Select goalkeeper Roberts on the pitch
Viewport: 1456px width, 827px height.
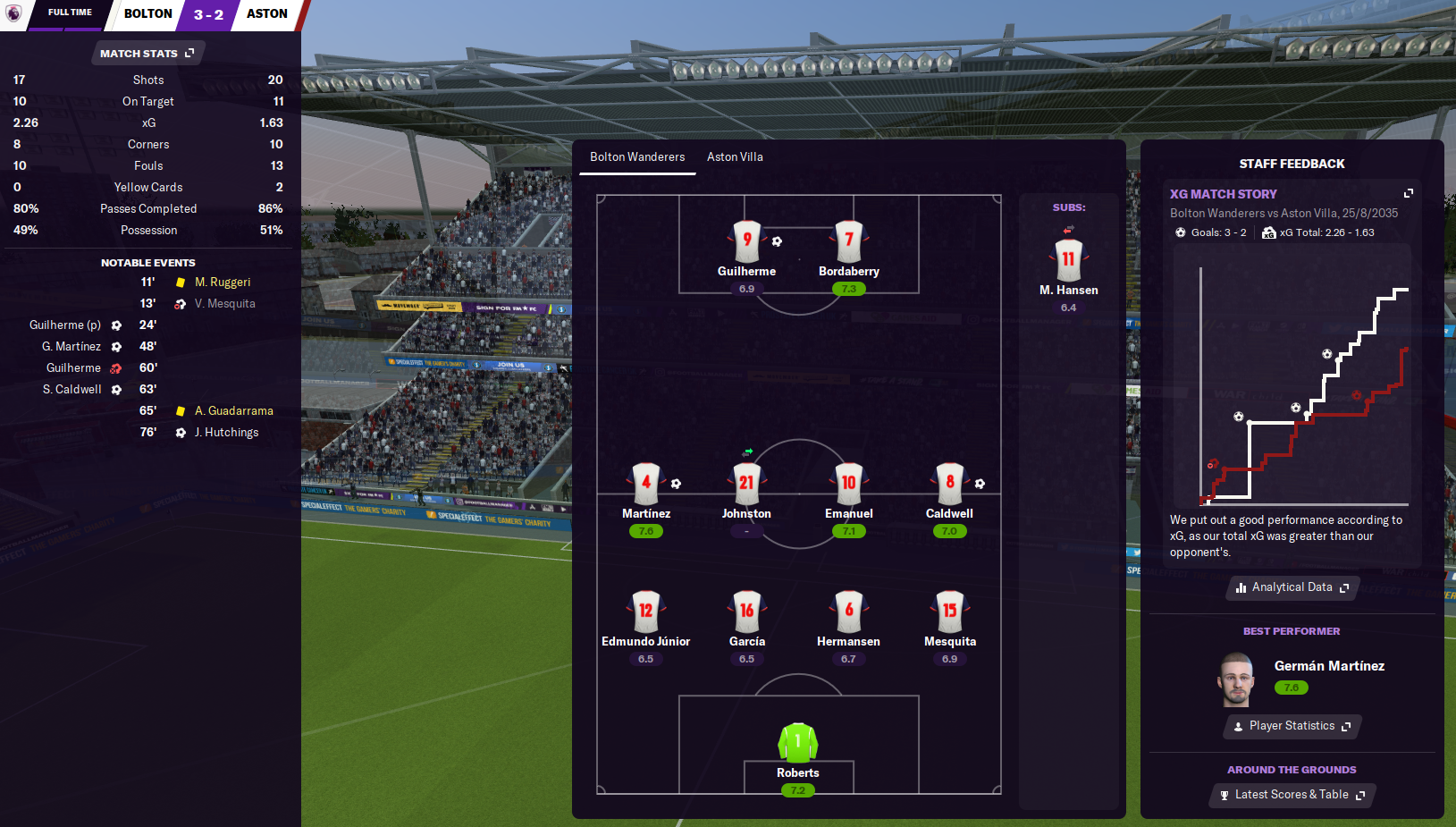click(797, 744)
